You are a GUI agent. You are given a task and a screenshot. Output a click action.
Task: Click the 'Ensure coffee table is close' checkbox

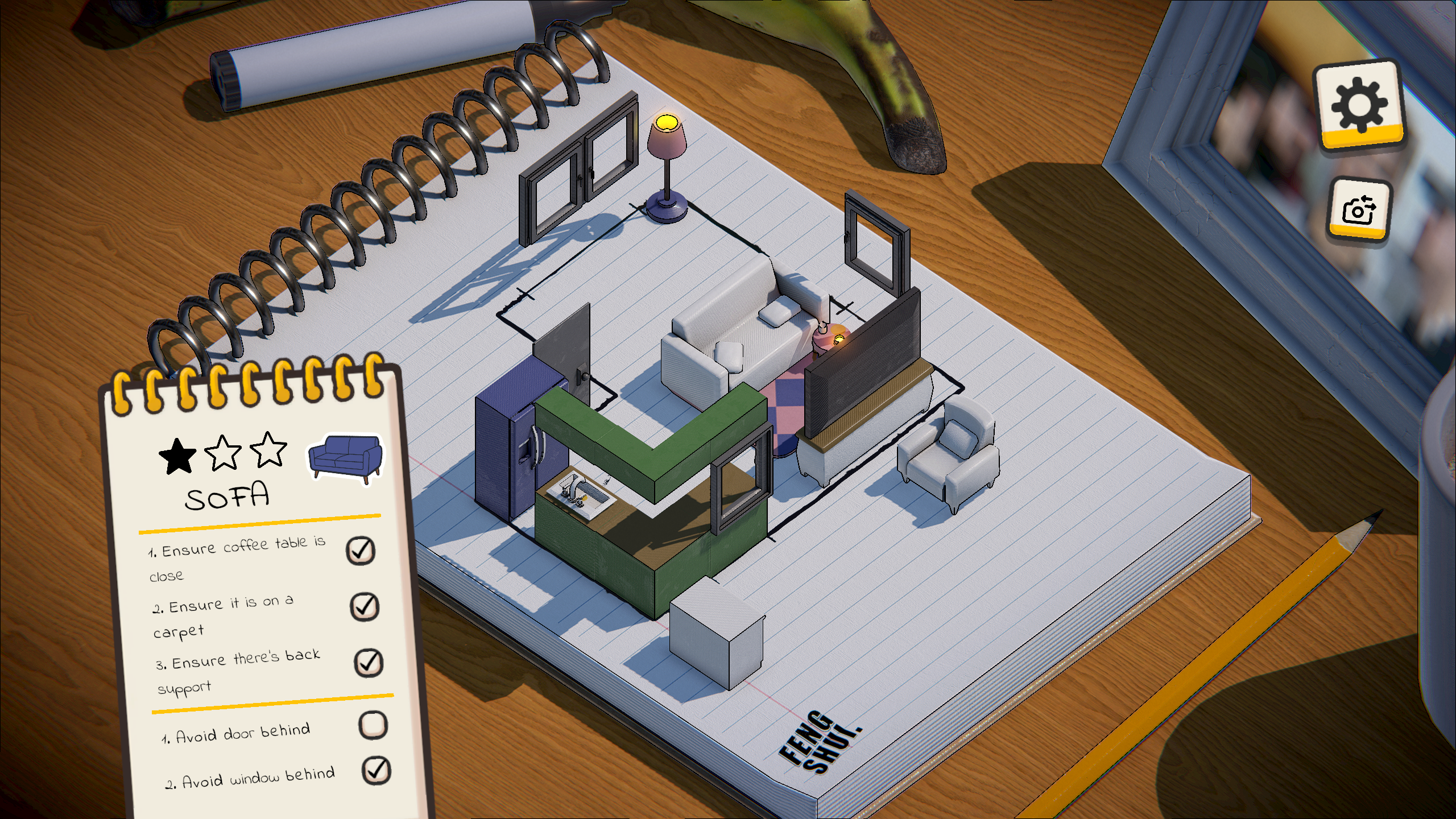(x=361, y=550)
